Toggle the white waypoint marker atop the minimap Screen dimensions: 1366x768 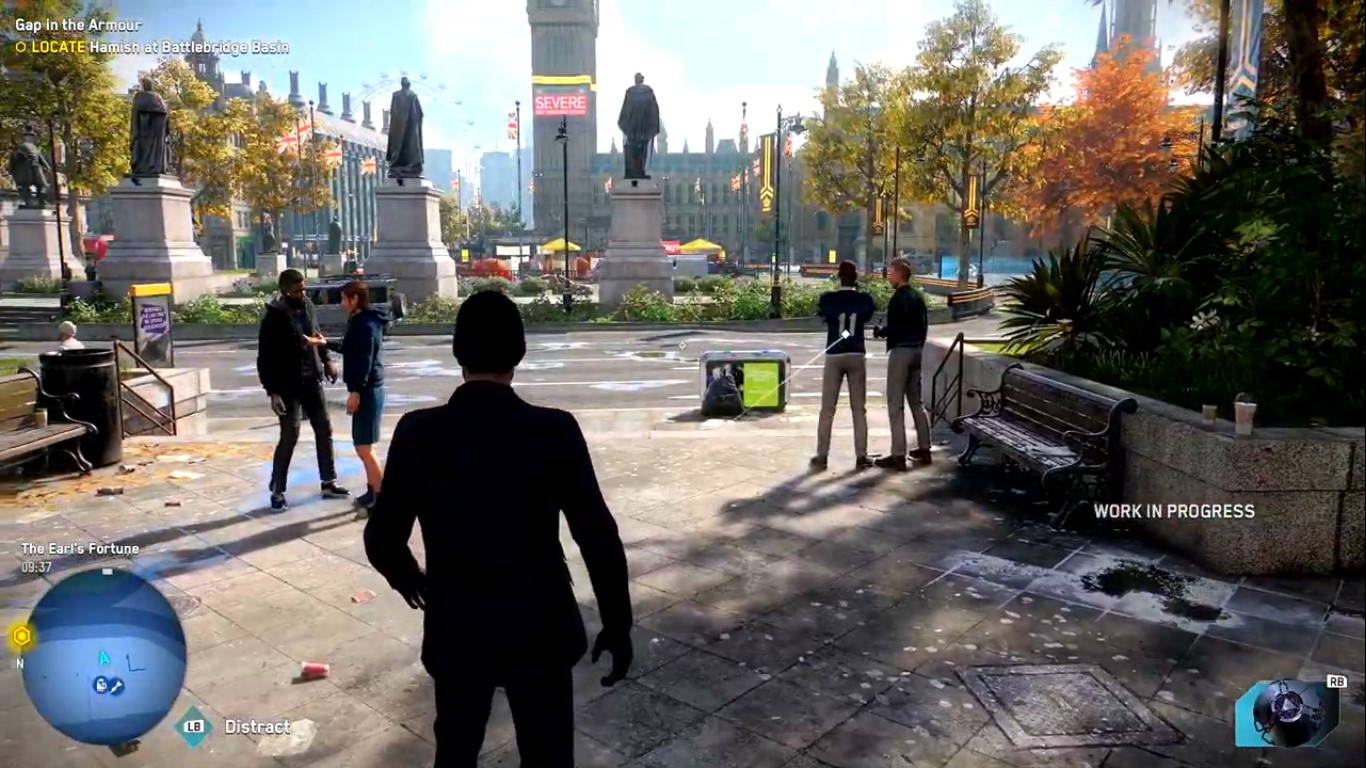(106, 572)
